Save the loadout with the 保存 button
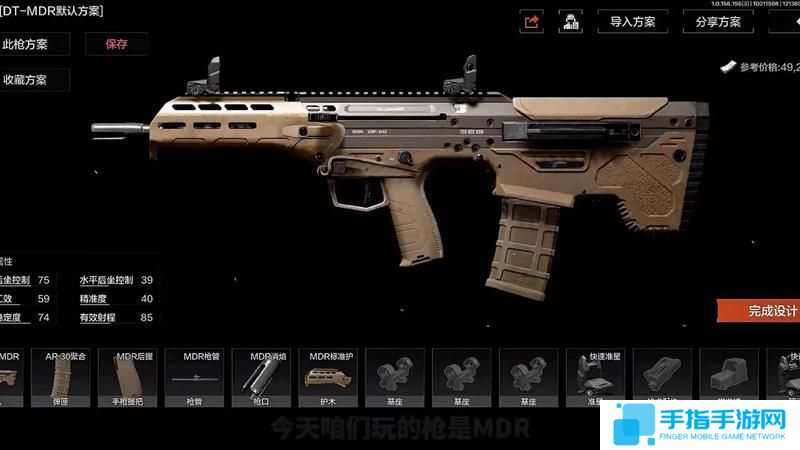This screenshot has height=450, width=800. (118, 44)
